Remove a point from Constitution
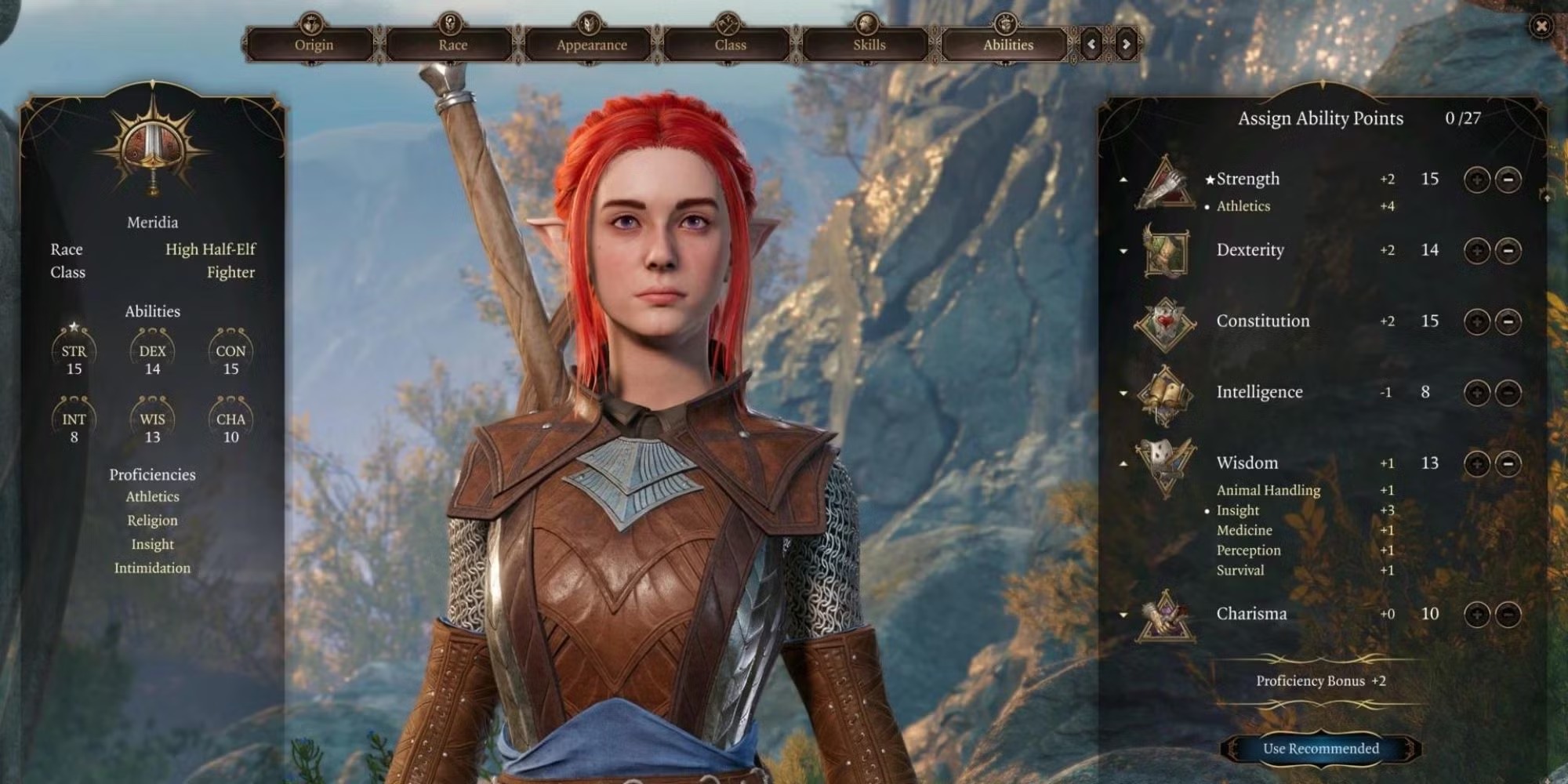Image resolution: width=1568 pixels, height=784 pixels. (x=1508, y=321)
